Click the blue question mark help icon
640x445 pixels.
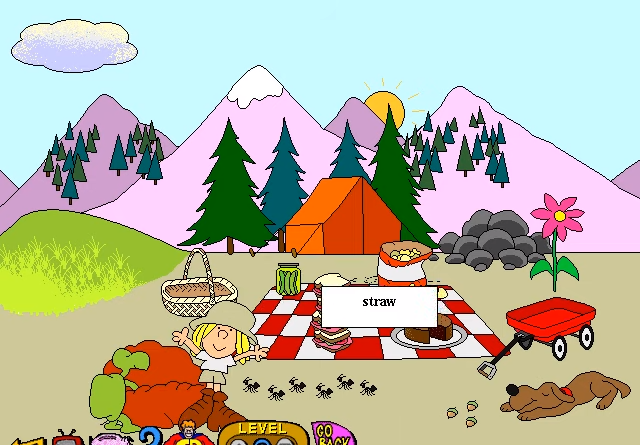[151, 437]
